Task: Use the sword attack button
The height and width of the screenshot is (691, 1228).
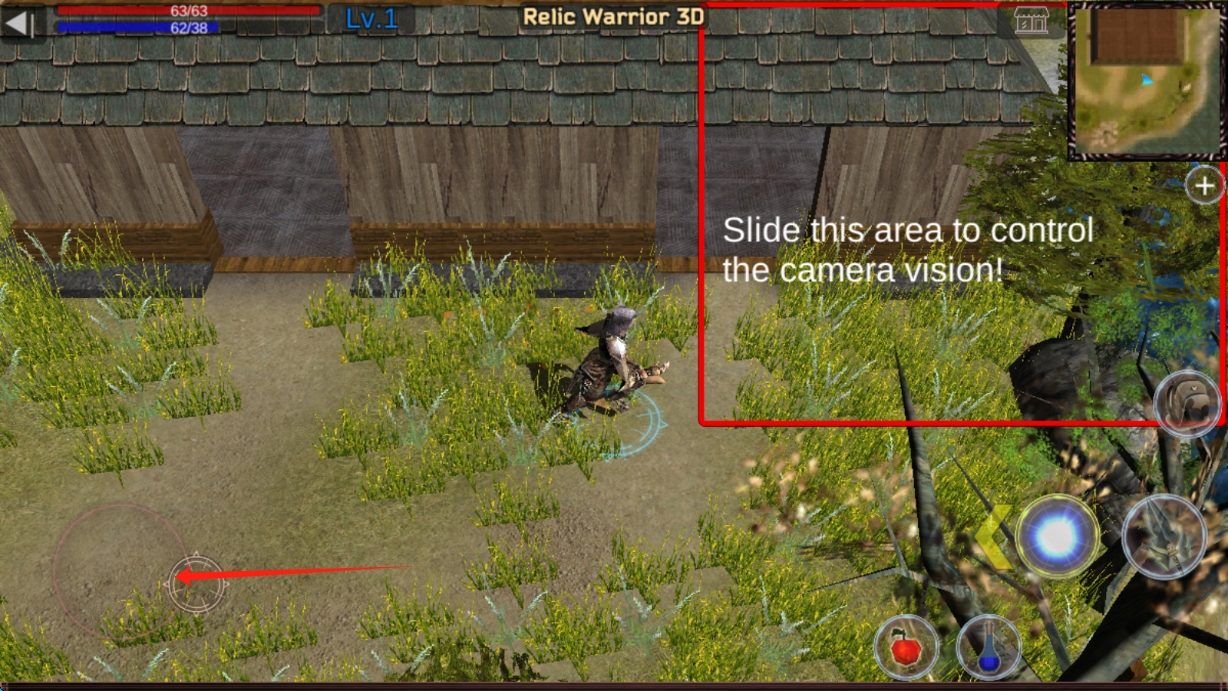Action: coord(1163,537)
